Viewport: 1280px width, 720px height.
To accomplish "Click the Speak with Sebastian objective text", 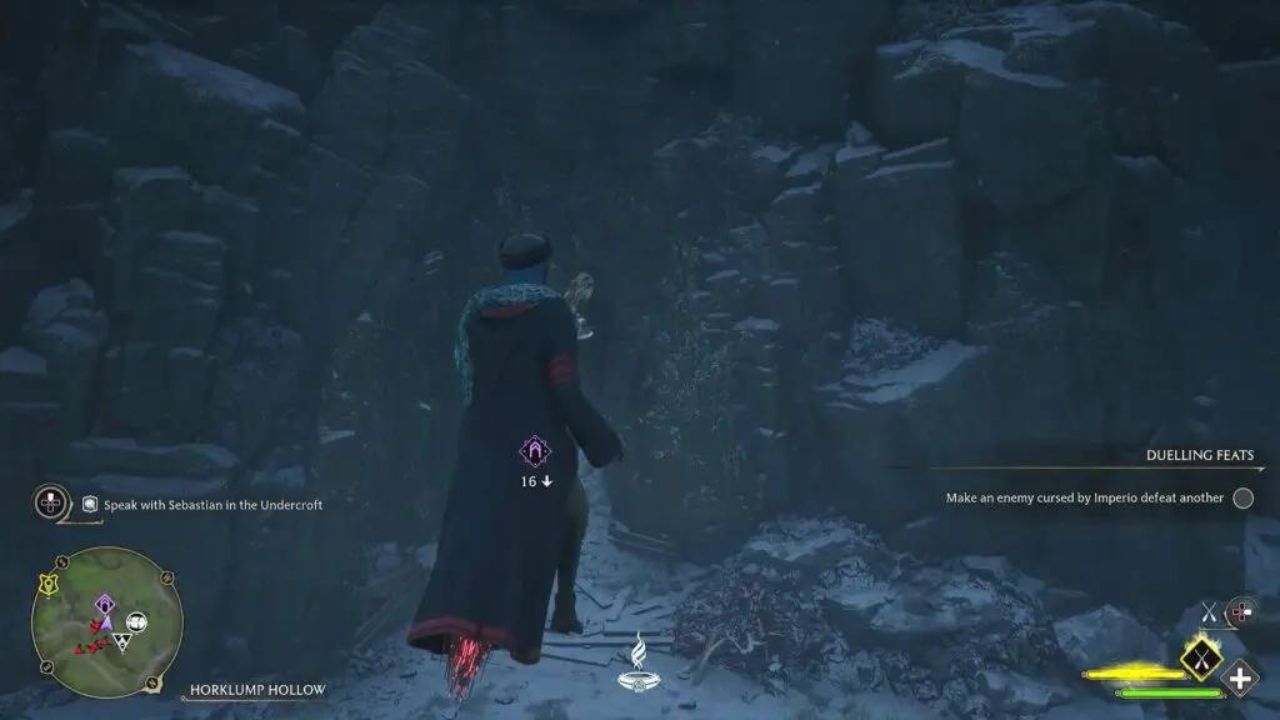I will 213,503.
